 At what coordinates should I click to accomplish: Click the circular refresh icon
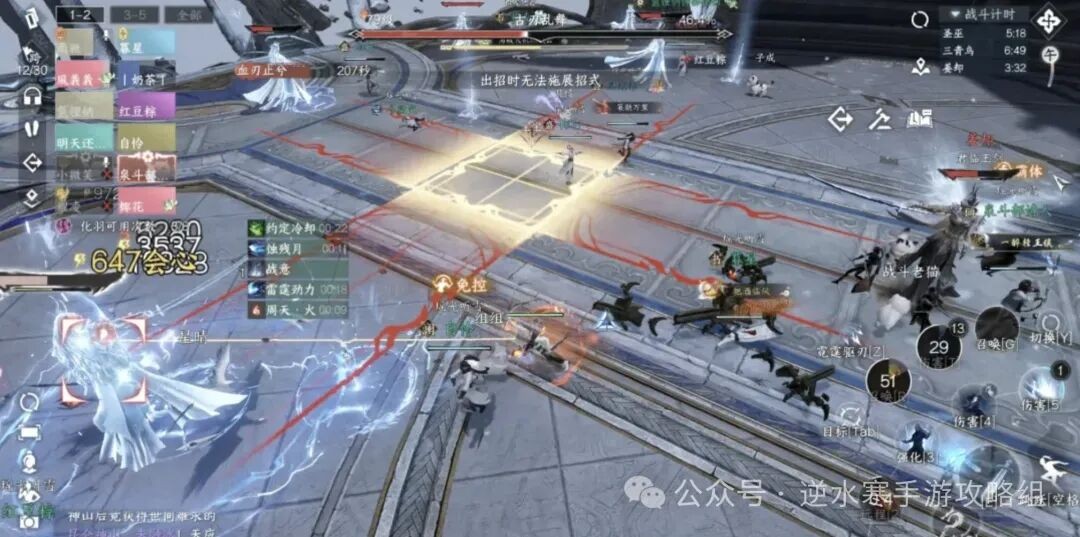(919, 19)
